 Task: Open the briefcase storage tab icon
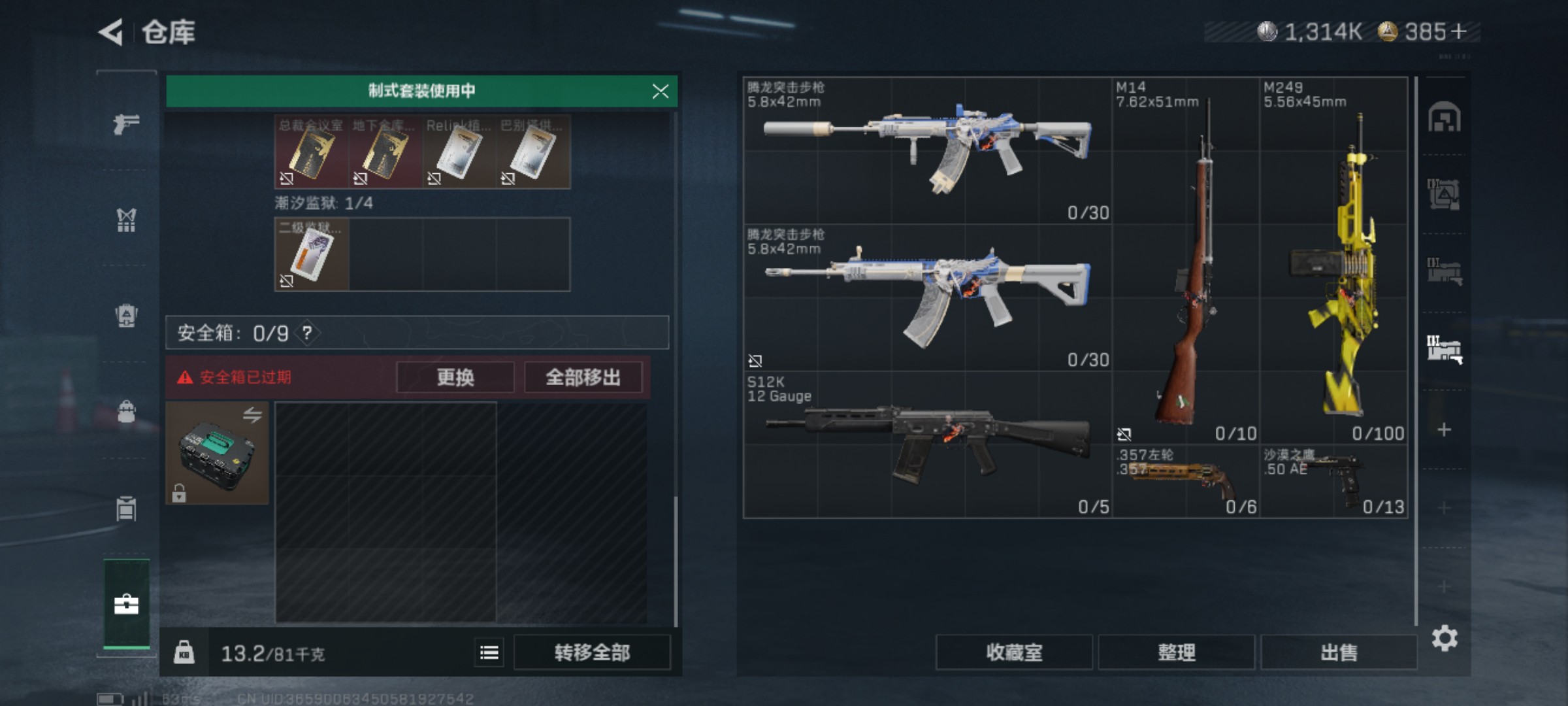[126, 605]
